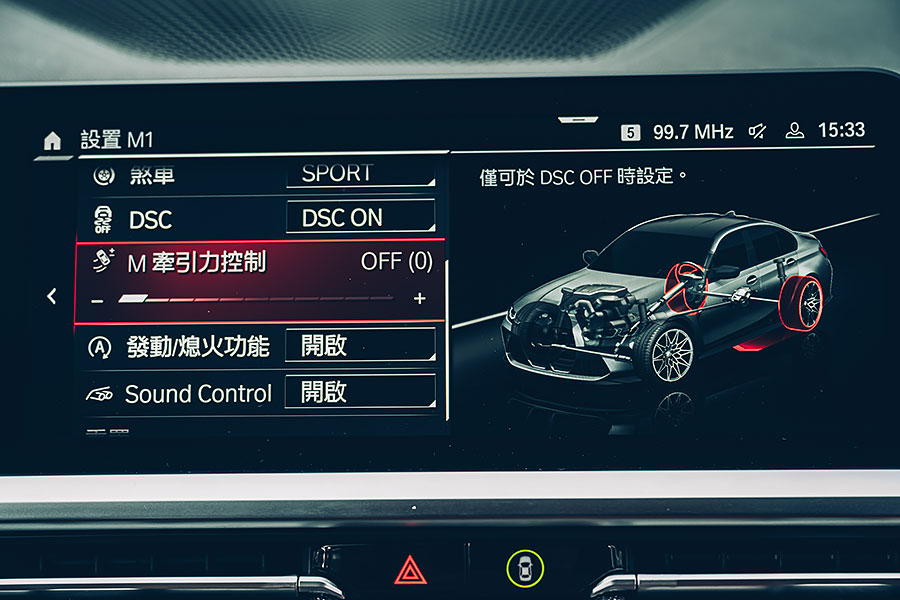Increase M traction control with plus
Screen dimensions: 900x600
tap(419, 298)
